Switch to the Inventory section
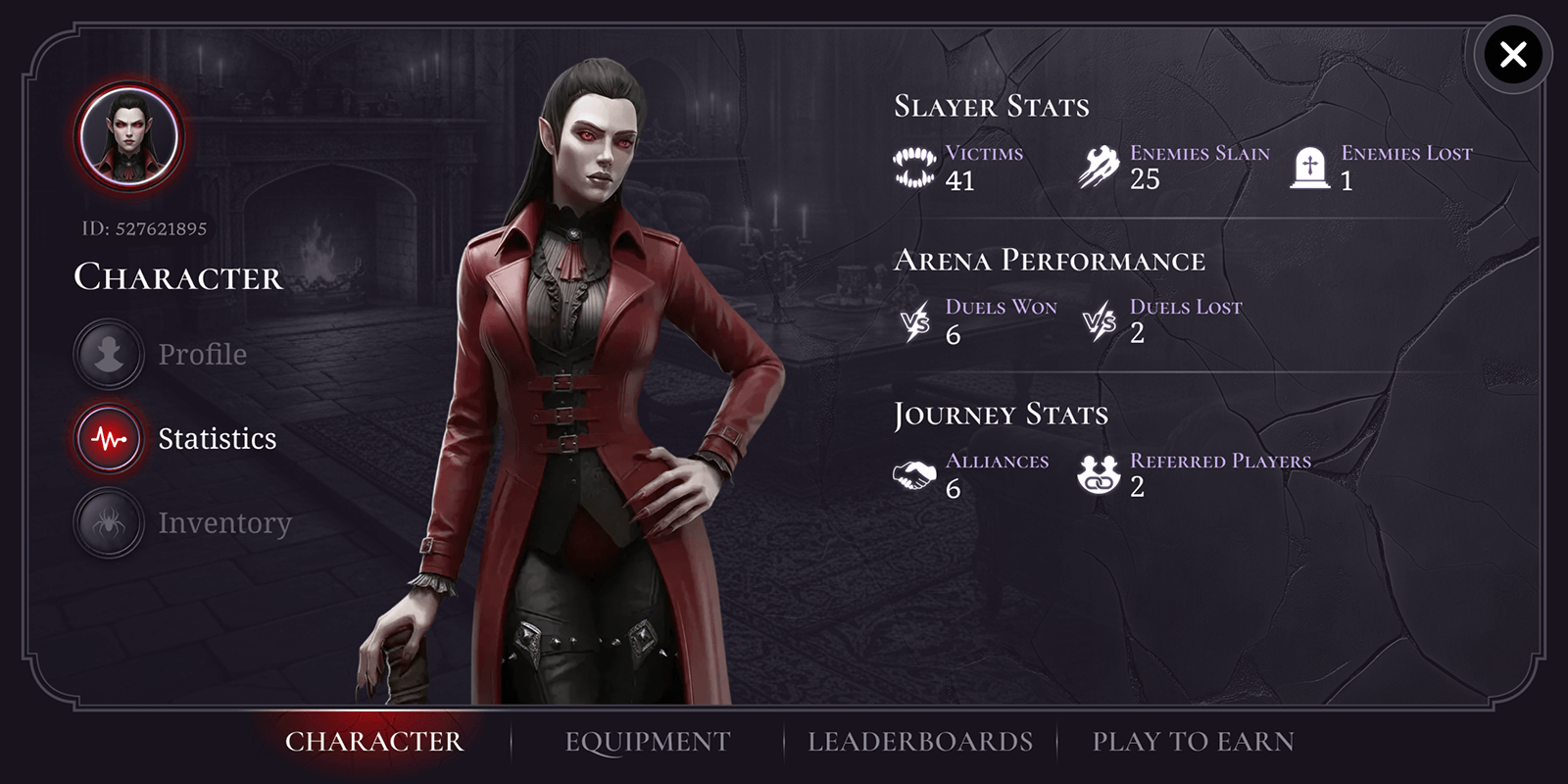This screenshot has height=784, width=1568. (222, 522)
